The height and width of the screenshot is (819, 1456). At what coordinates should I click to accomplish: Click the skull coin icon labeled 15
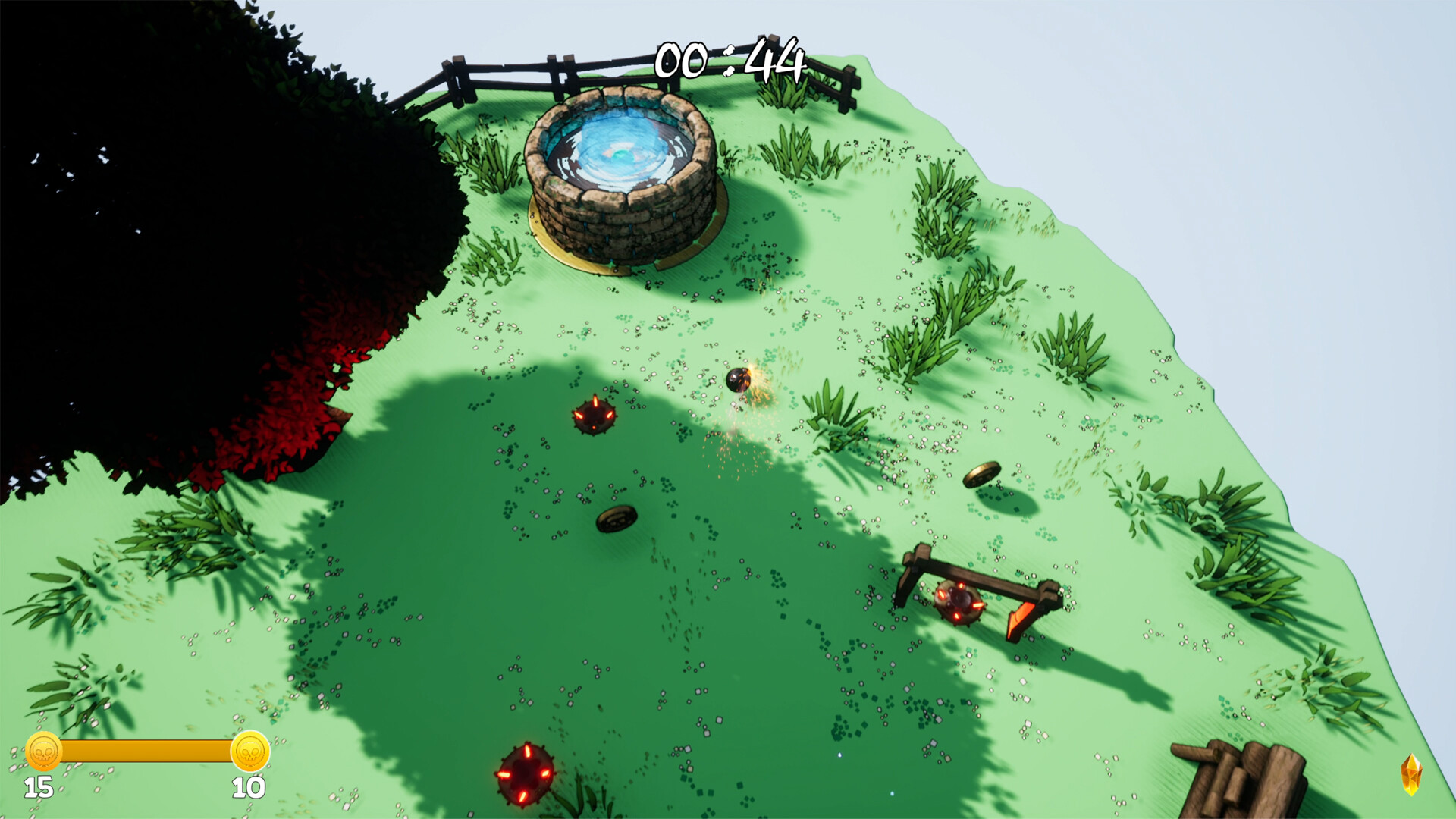(43, 752)
